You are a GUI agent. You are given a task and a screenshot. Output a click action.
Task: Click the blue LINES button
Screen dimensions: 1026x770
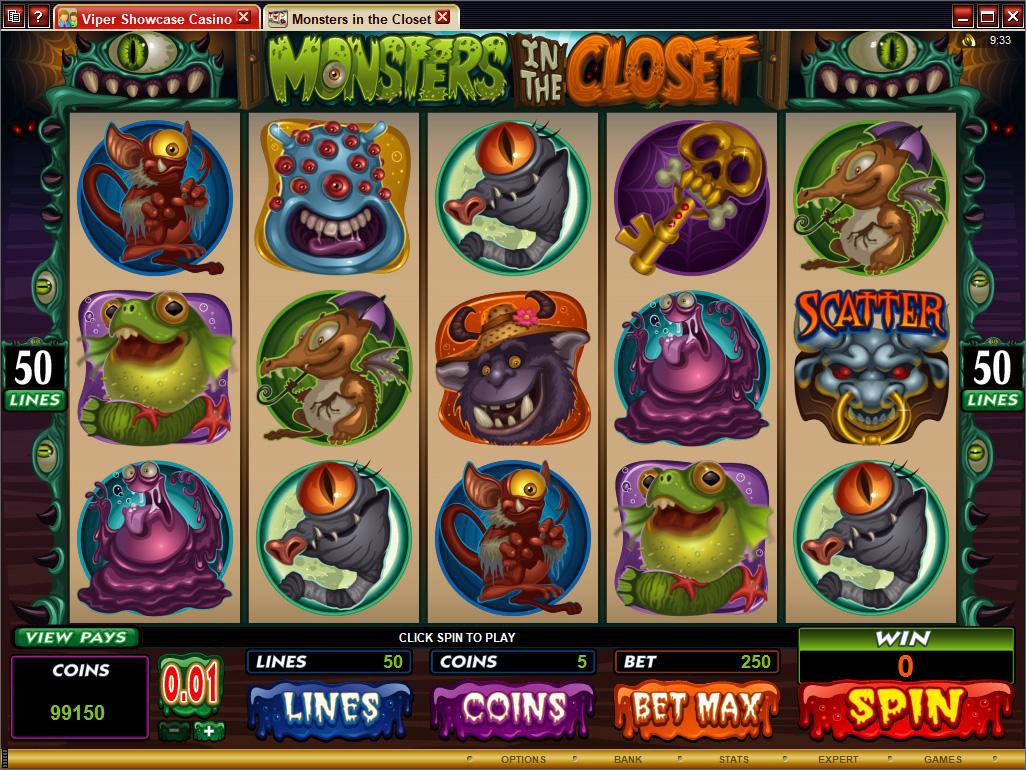click(x=330, y=709)
